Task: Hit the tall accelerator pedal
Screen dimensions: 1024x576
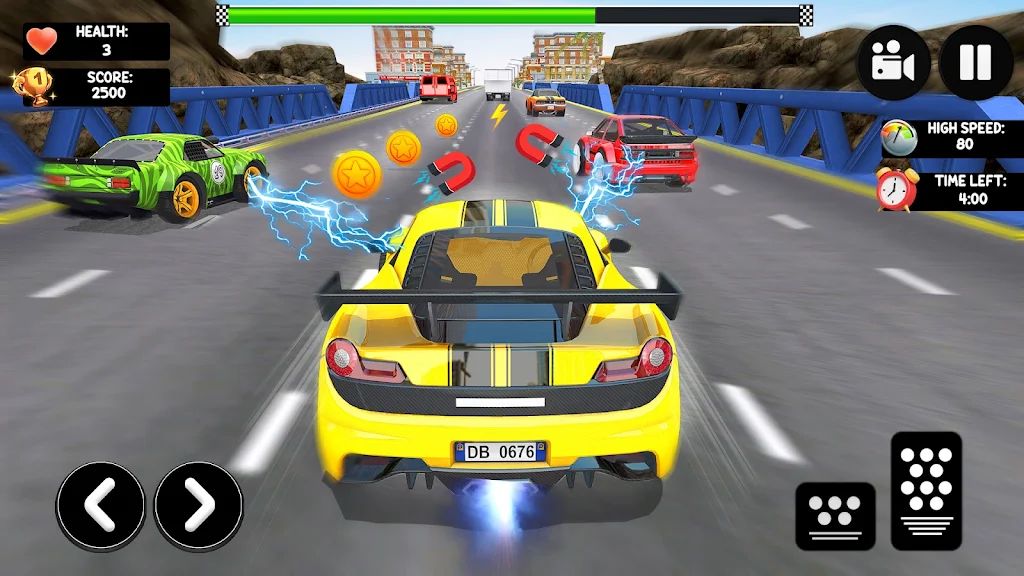Action: [926, 490]
